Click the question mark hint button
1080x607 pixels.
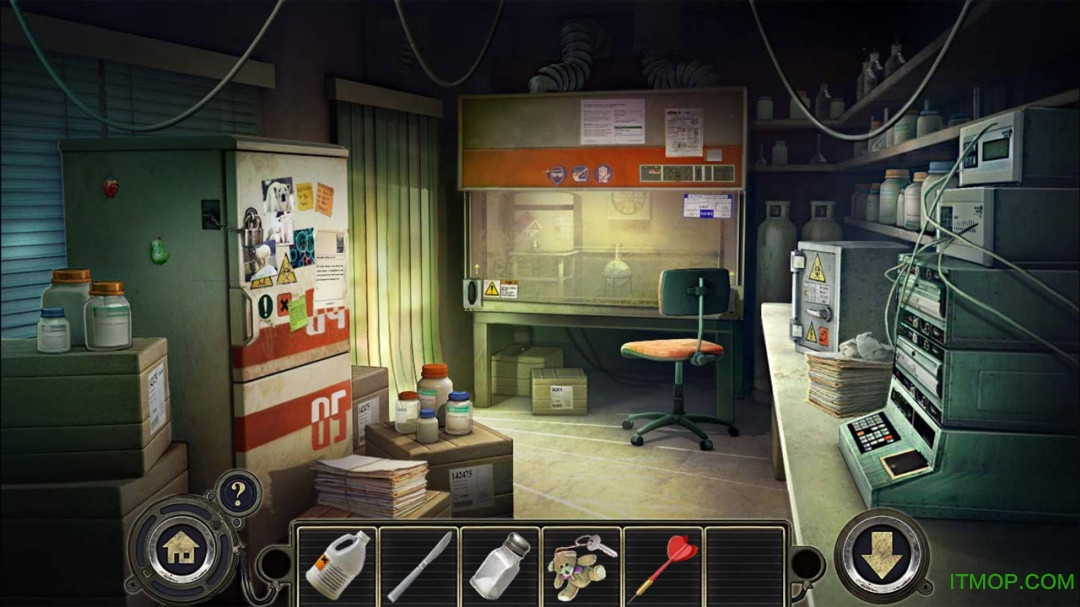(x=238, y=493)
